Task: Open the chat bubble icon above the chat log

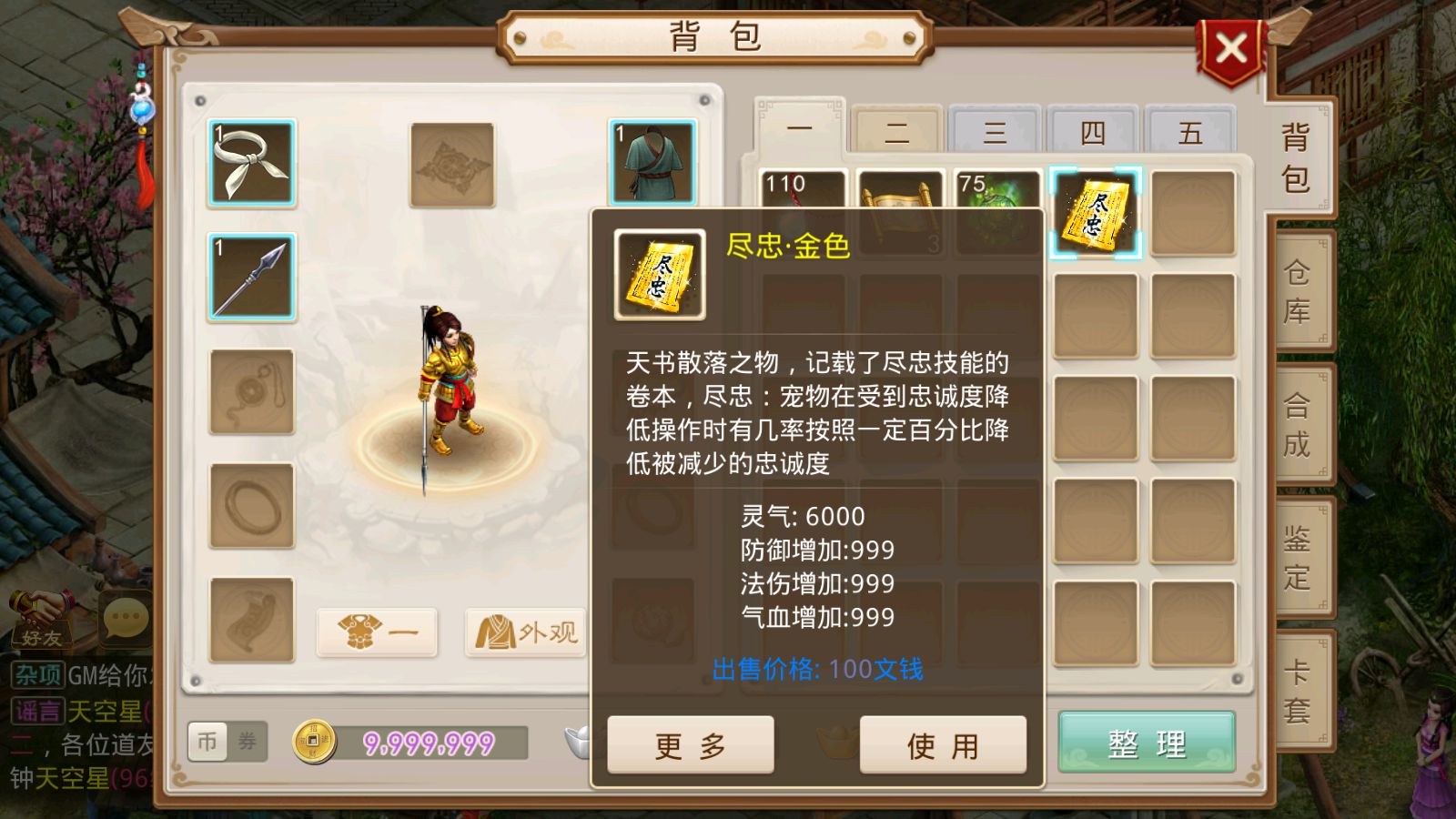Action: coord(126,619)
